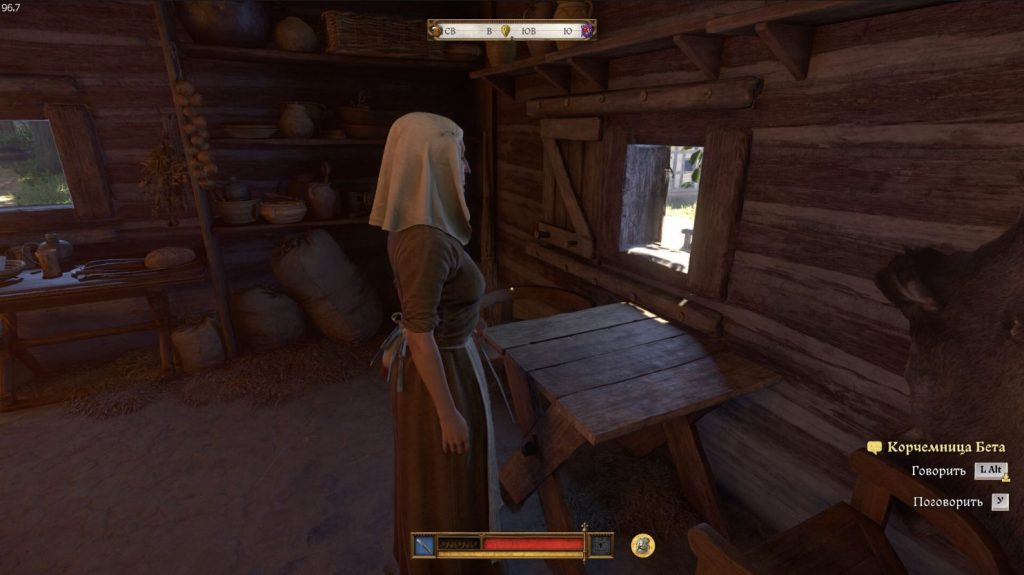Click the yellow quest marker on the compass
This screenshot has width=1024, height=575.
[x=506, y=31]
